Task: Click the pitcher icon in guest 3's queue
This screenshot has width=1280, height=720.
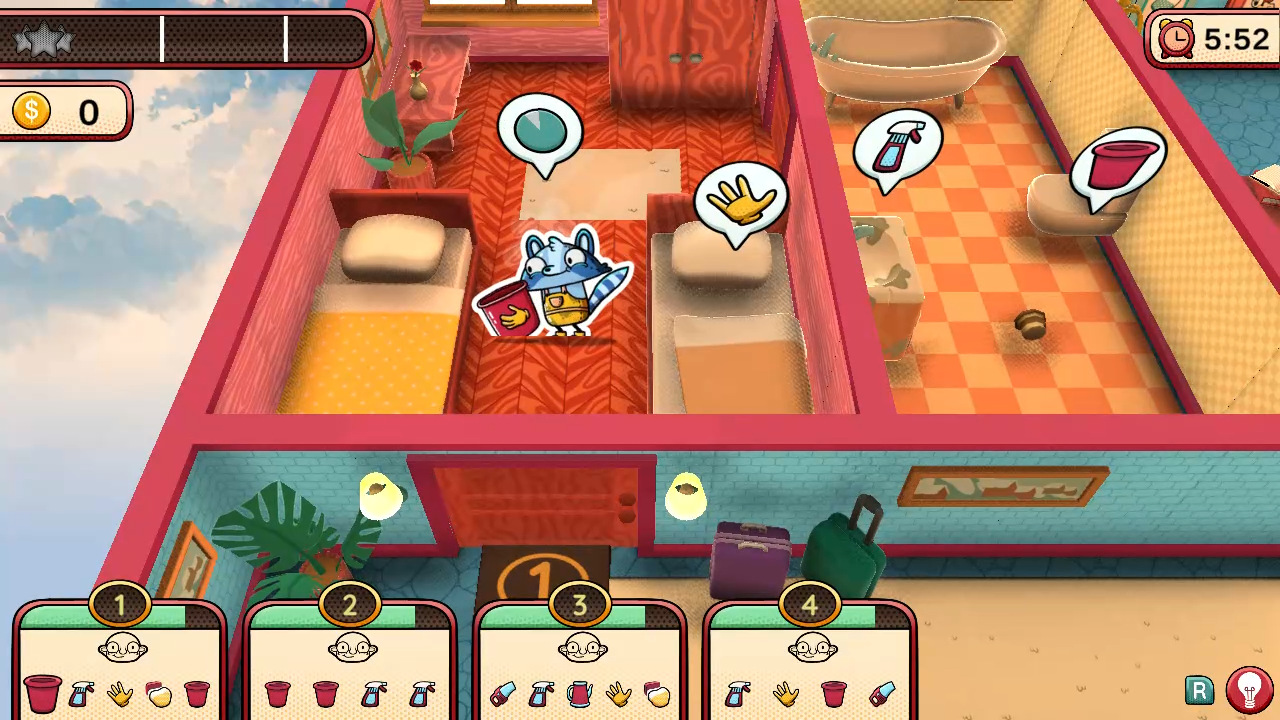Action: (582, 695)
